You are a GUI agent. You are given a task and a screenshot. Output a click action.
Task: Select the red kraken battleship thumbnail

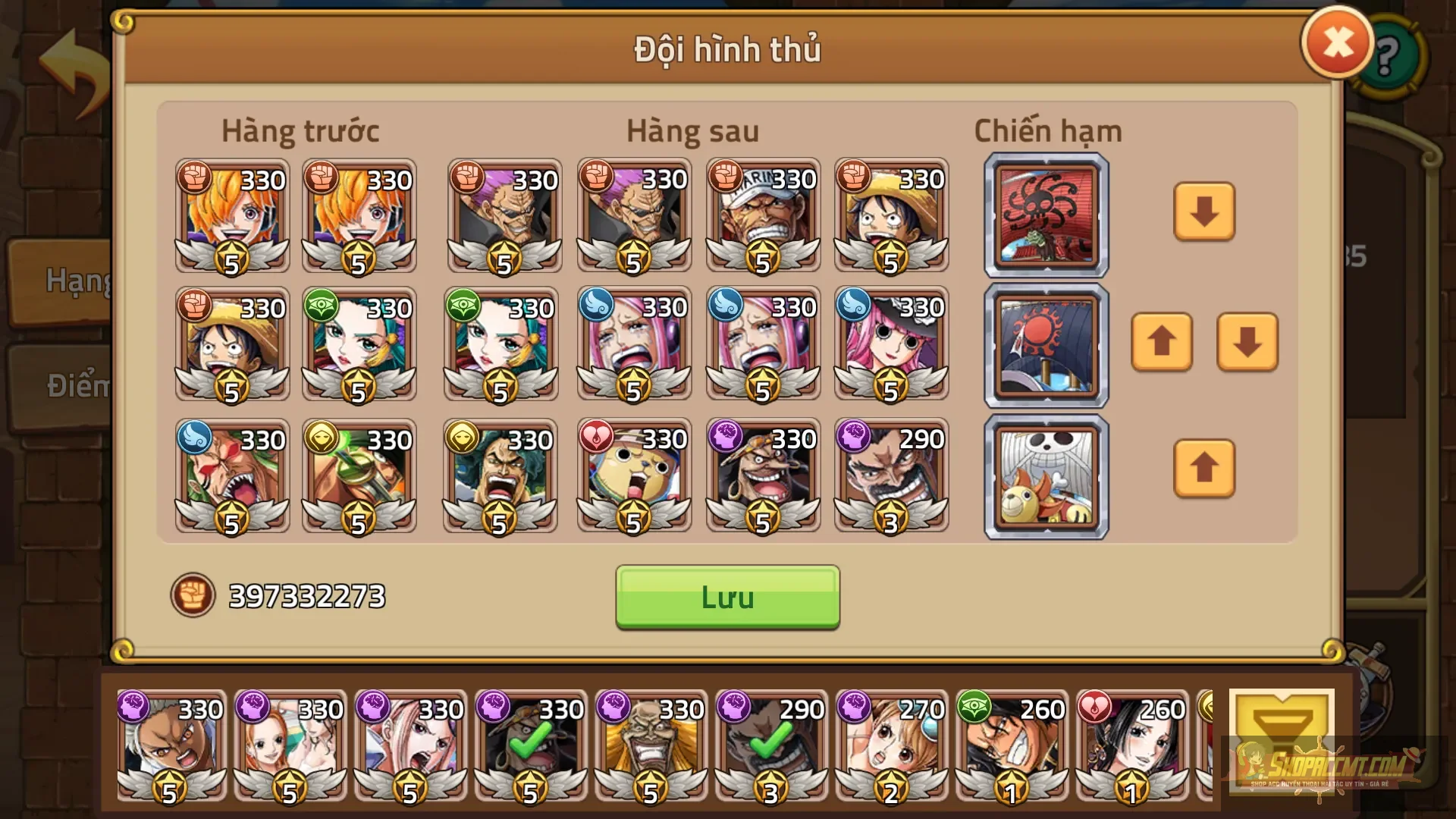1046,215
